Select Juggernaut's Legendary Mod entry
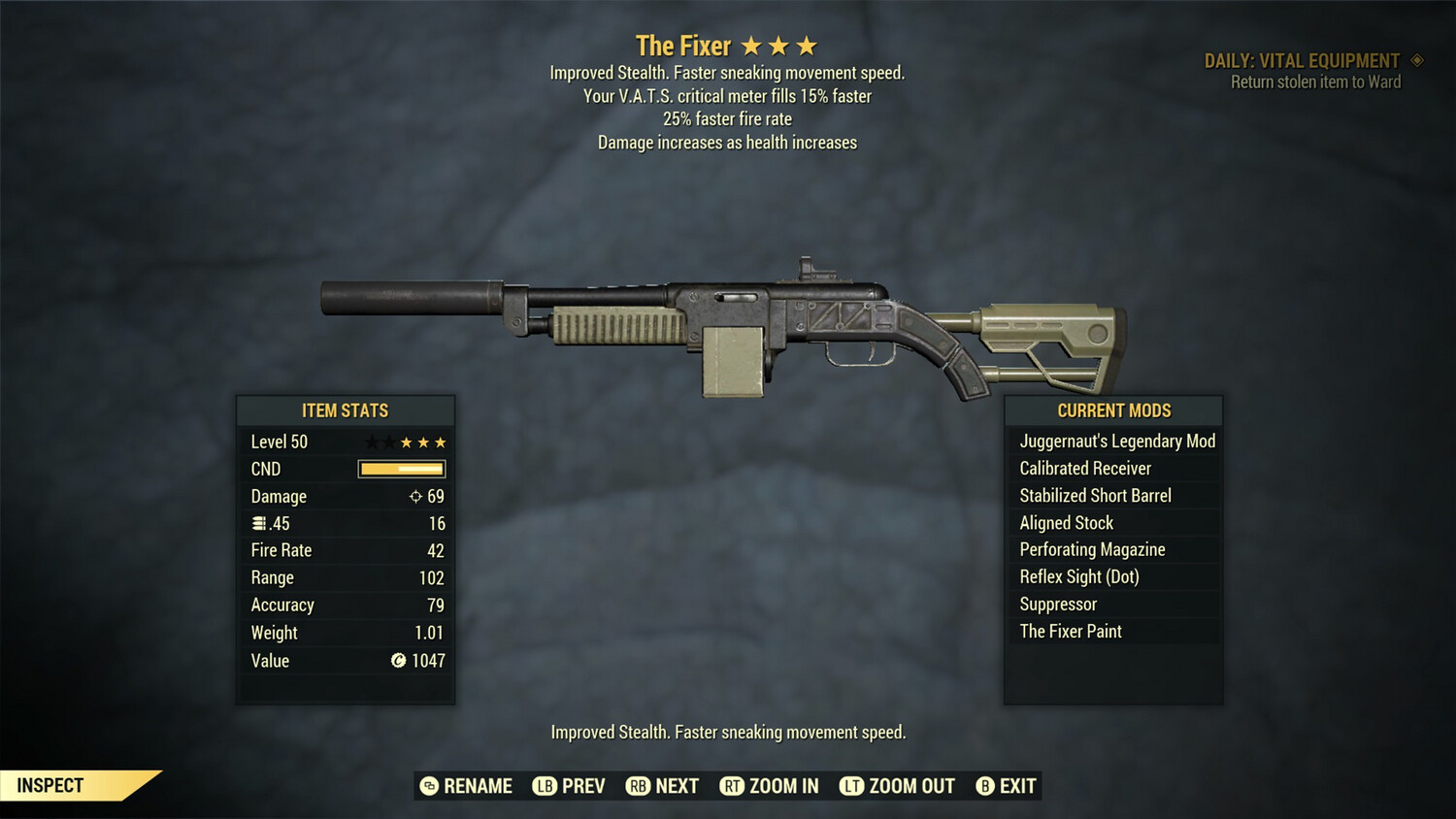 pyautogui.click(x=1116, y=441)
